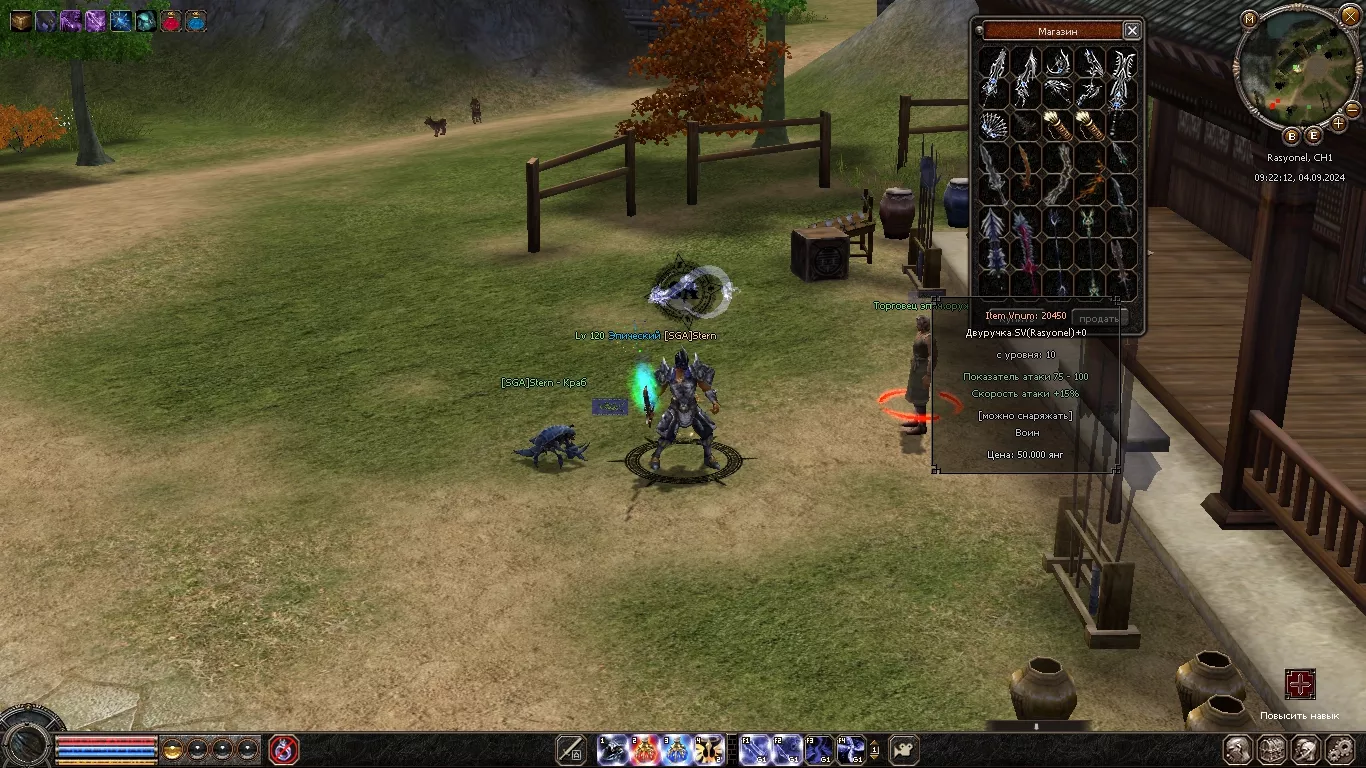Click the red potion buff icon

(x=171, y=20)
